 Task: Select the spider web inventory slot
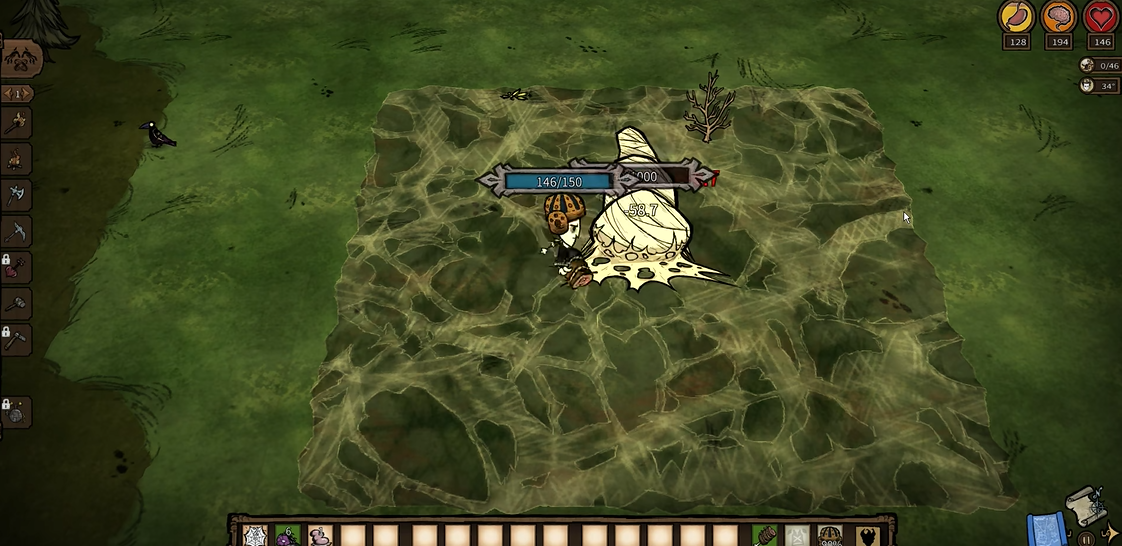[x=254, y=536]
